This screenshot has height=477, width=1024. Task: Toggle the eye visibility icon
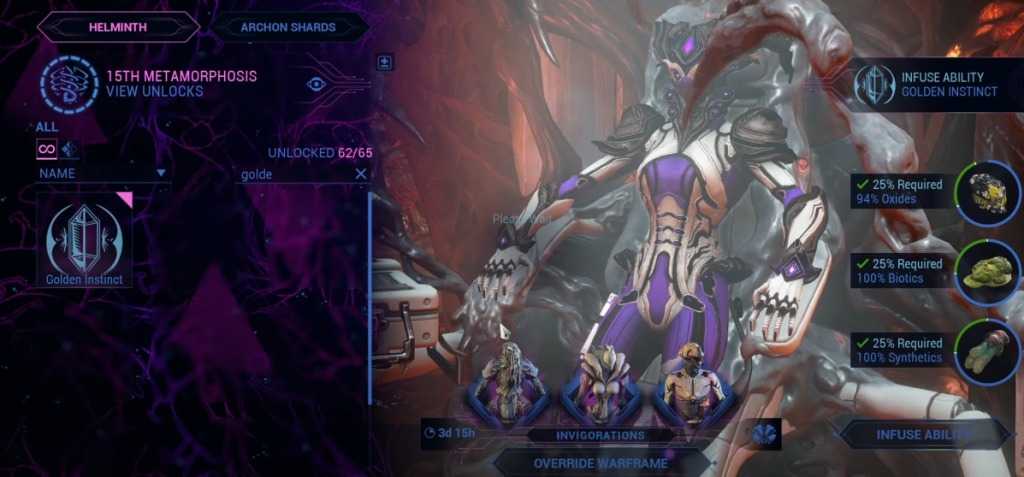point(317,84)
